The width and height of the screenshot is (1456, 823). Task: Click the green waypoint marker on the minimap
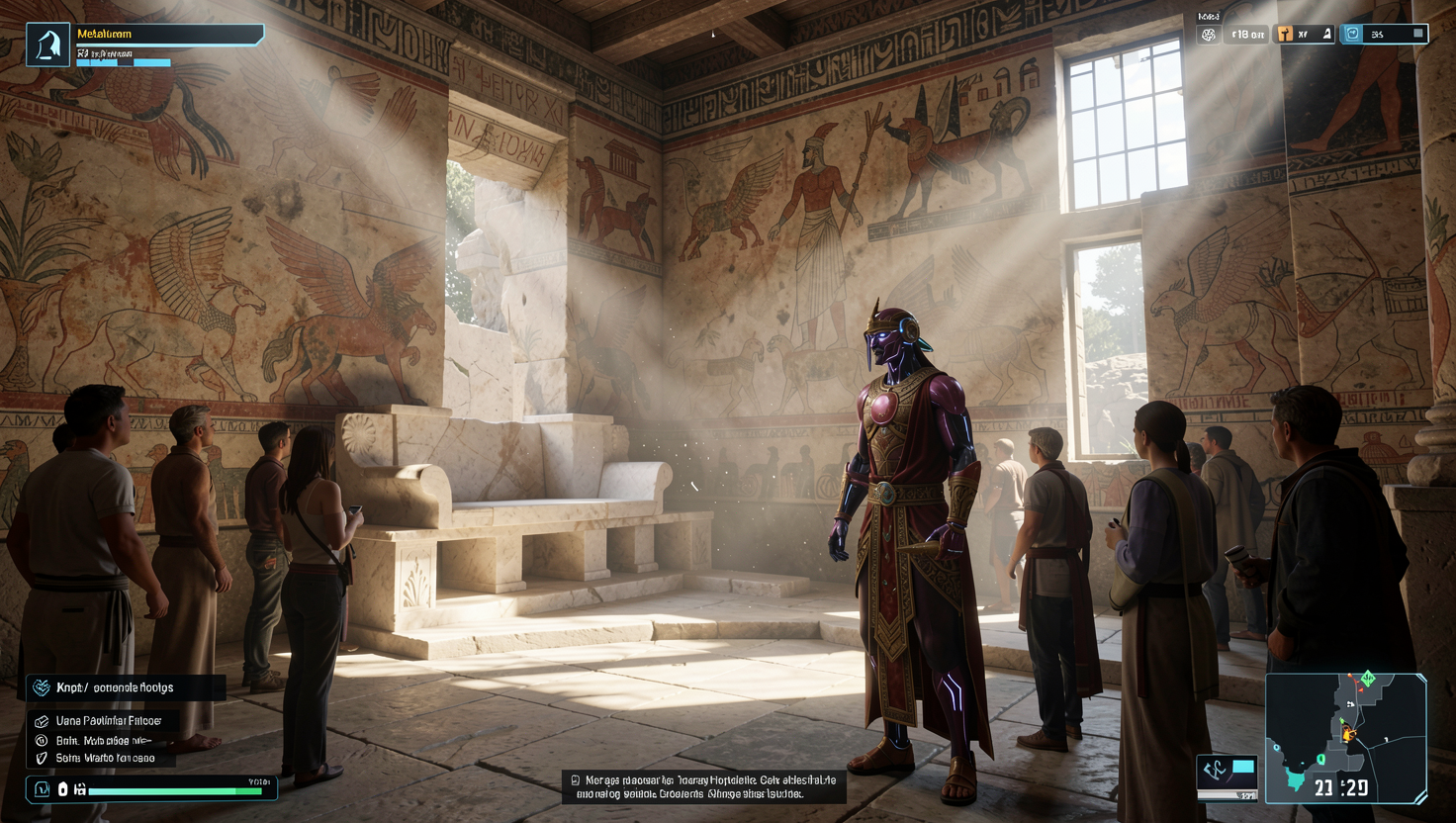(1368, 678)
